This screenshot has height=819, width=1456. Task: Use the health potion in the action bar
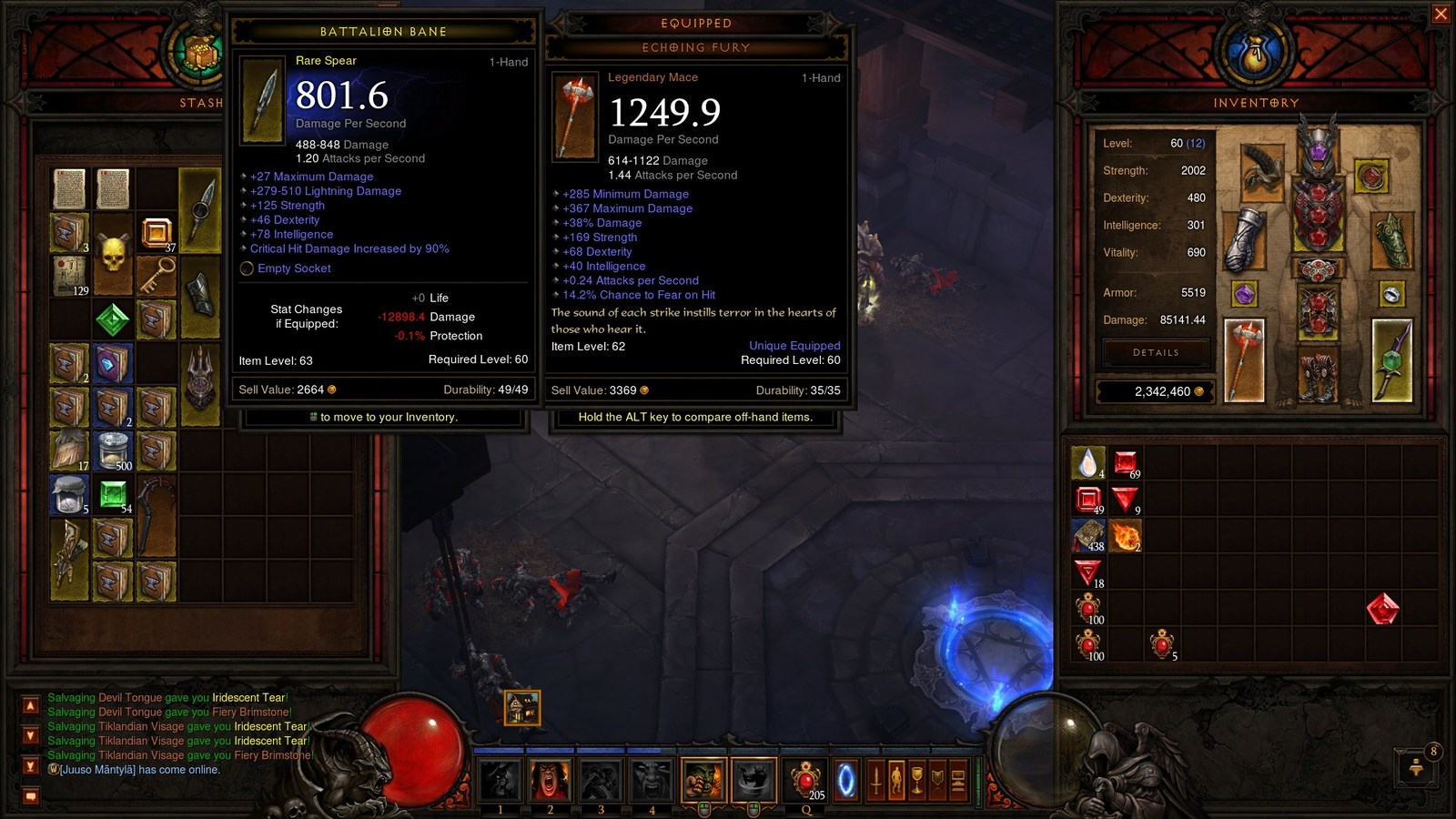click(804, 780)
